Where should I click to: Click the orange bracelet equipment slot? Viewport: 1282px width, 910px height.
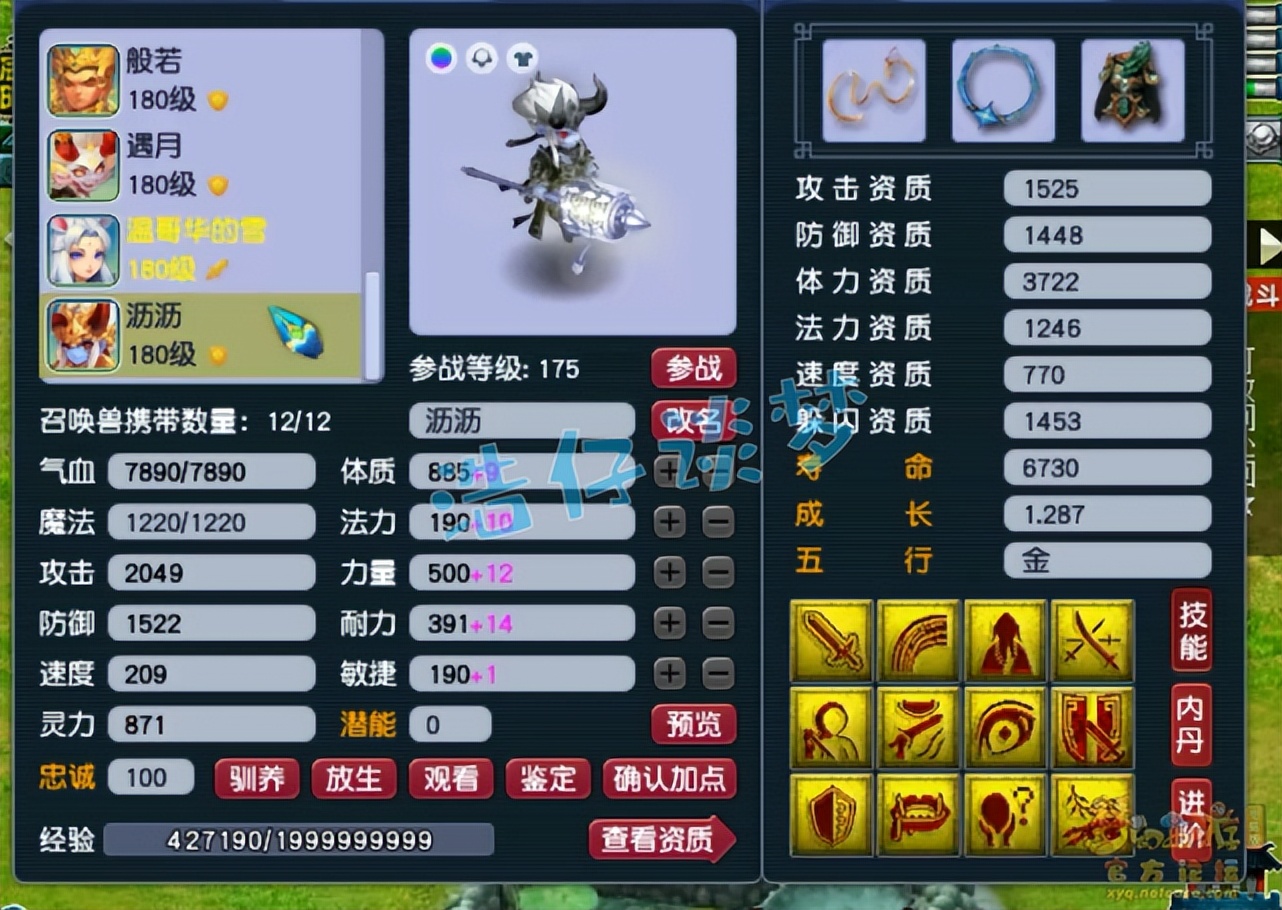pyautogui.click(x=873, y=90)
